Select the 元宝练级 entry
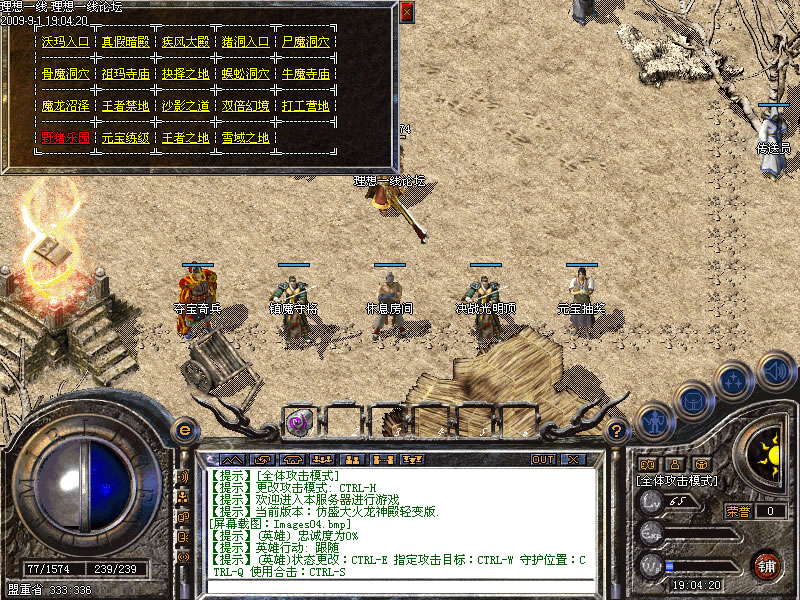This screenshot has width=800, height=600. tap(126, 137)
